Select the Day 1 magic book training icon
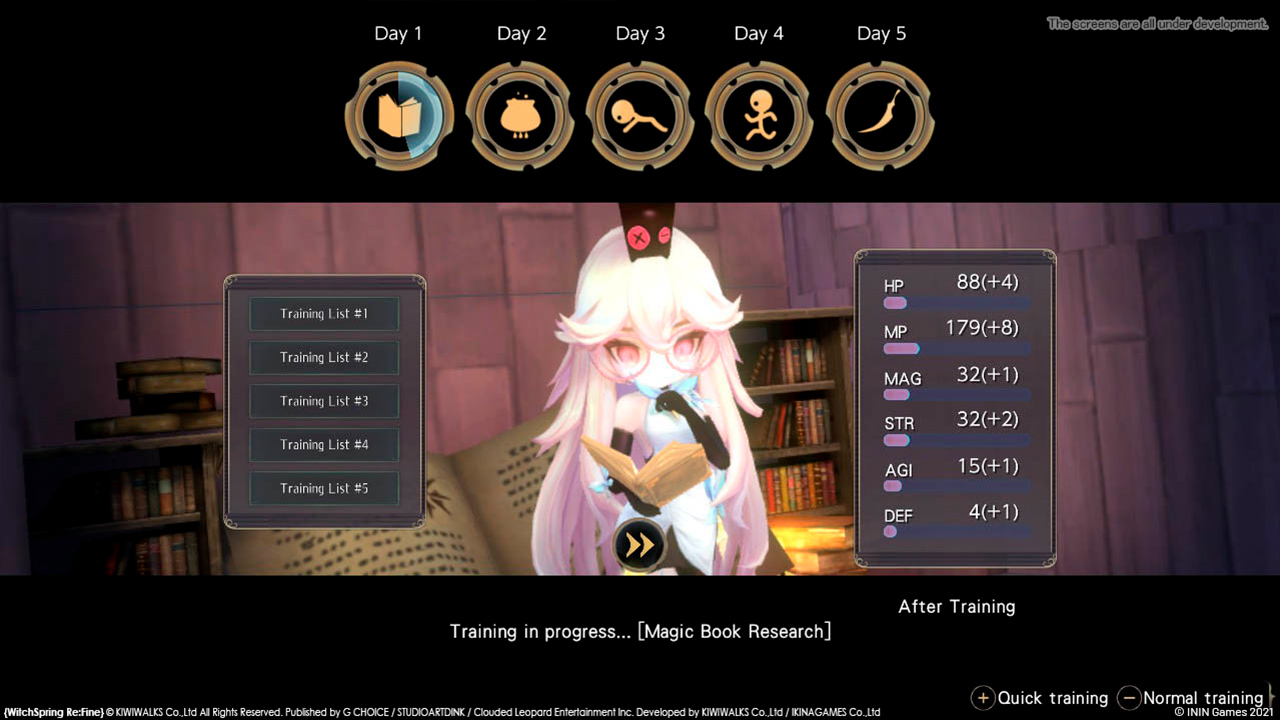The width and height of the screenshot is (1280, 720). (399, 115)
